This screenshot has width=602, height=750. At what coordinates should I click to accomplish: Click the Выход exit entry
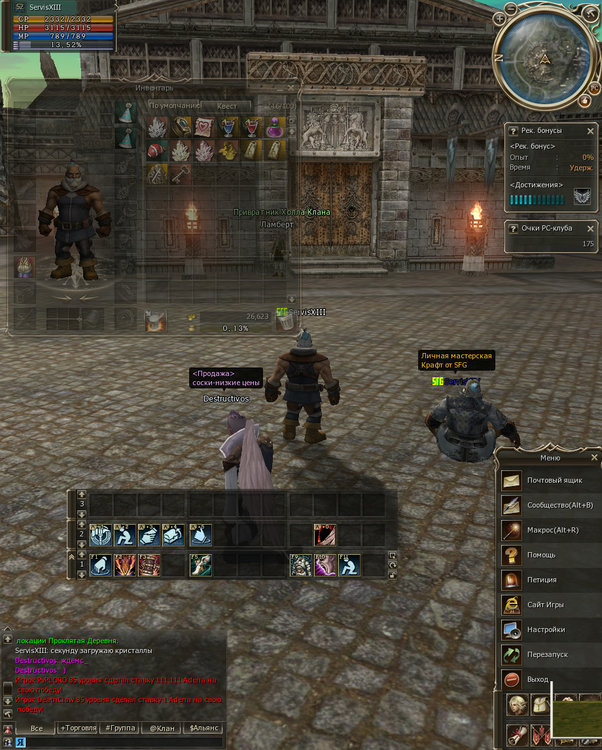click(x=548, y=679)
